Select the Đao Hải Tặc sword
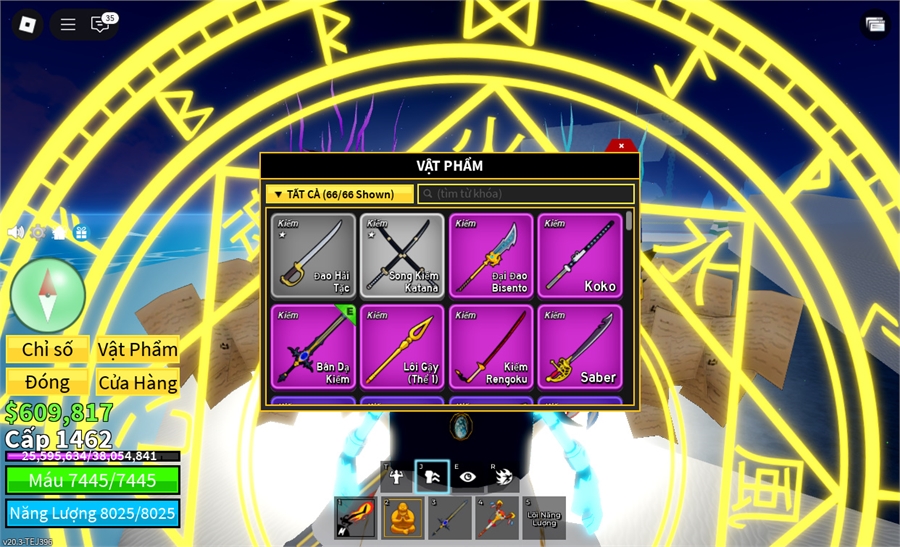Image resolution: width=900 pixels, height=547 pixels. click(313, 255)
